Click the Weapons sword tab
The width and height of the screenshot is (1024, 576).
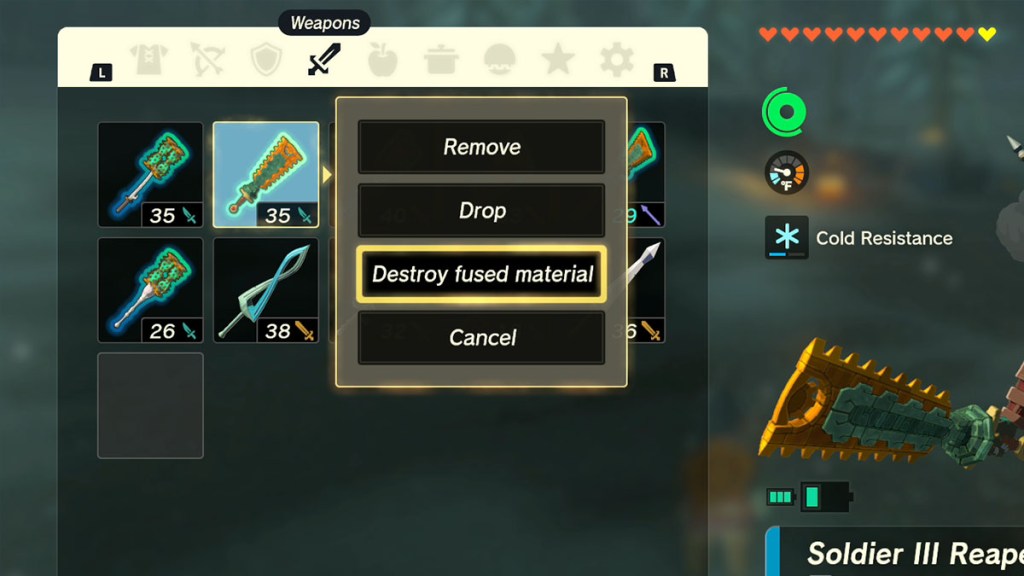324,61
